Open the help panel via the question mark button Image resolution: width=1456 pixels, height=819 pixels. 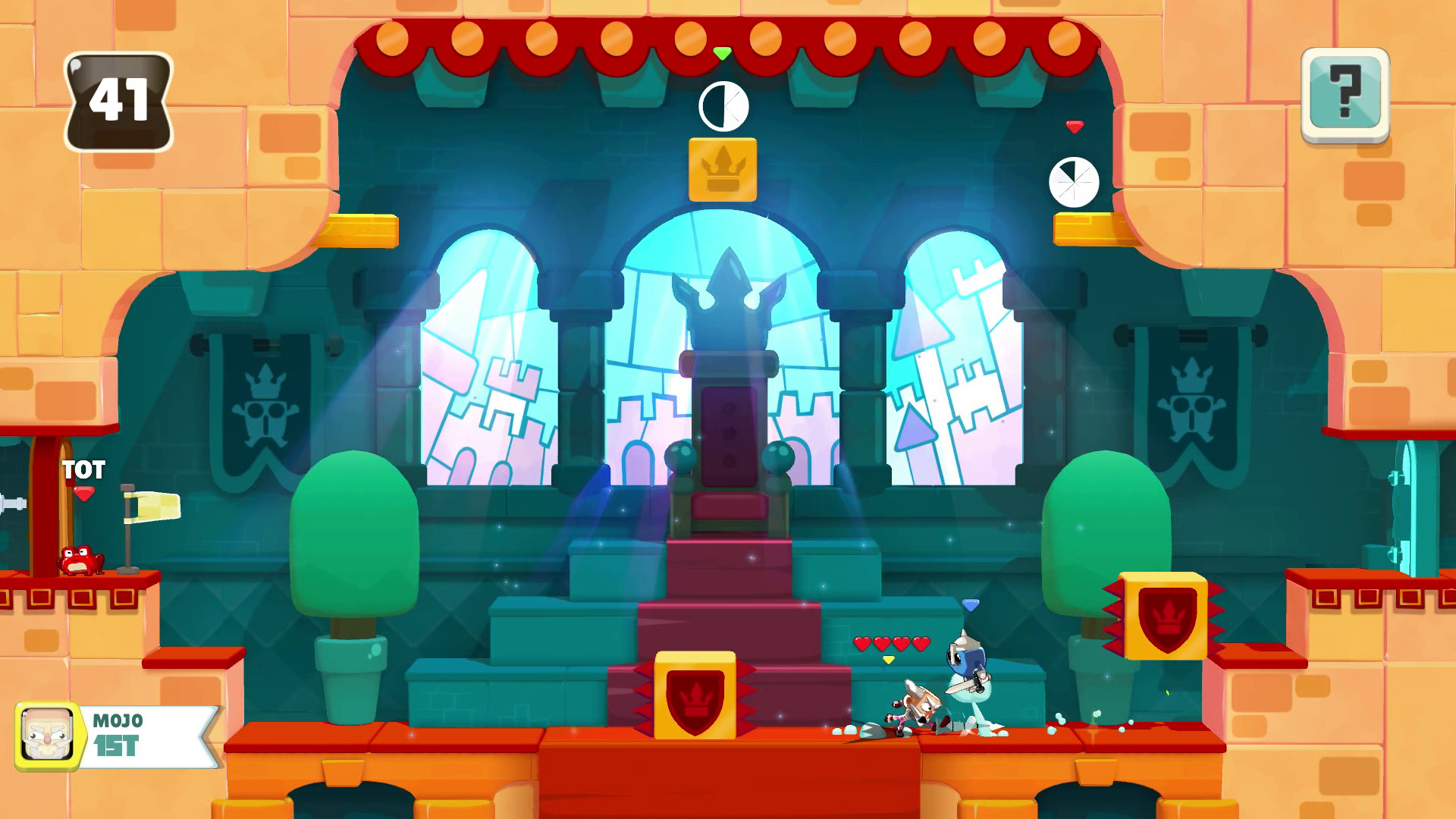point(1348,96)
